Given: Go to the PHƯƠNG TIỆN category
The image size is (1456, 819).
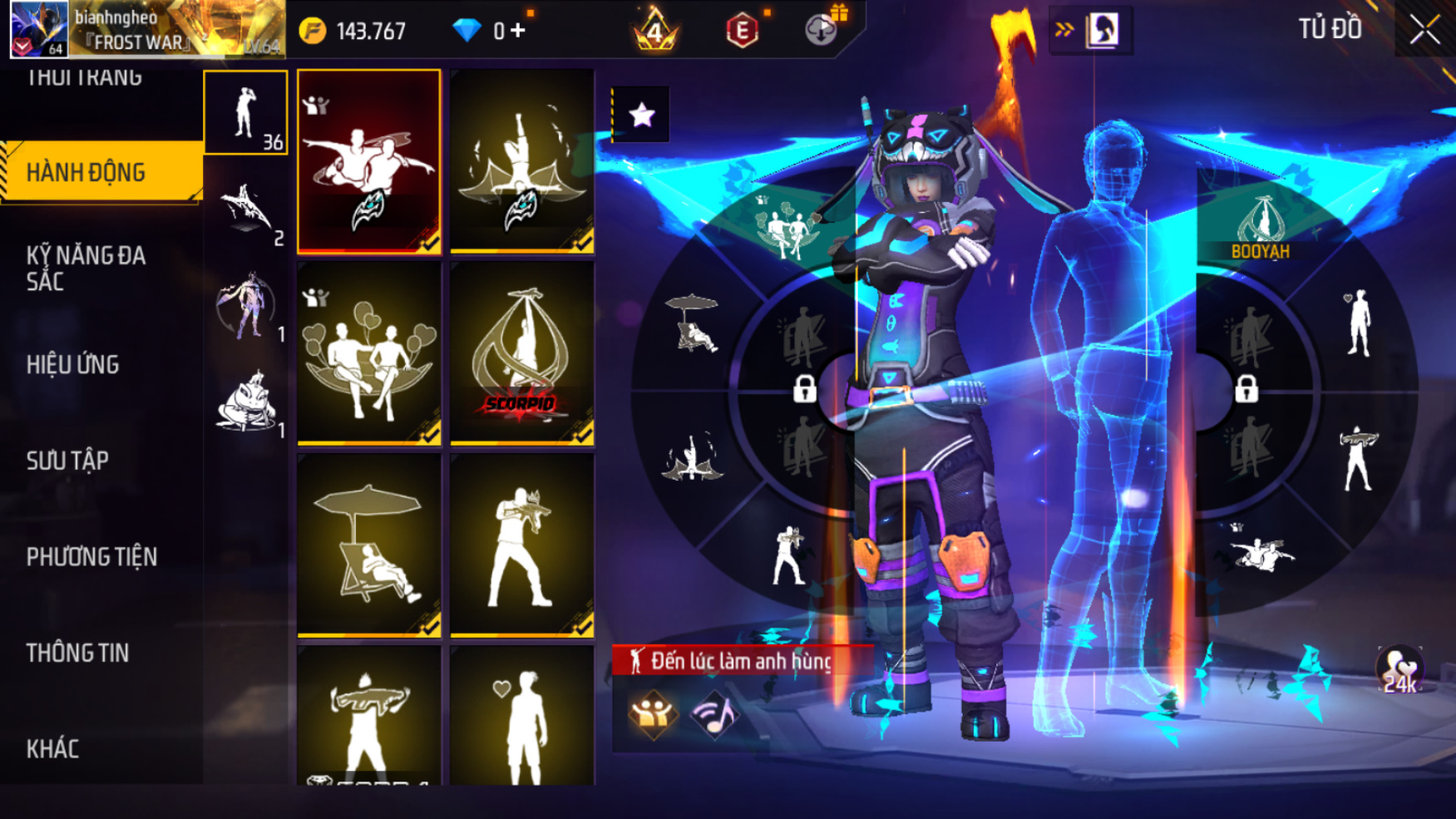Looking at the screenshot, I should (x=91, y=556).
